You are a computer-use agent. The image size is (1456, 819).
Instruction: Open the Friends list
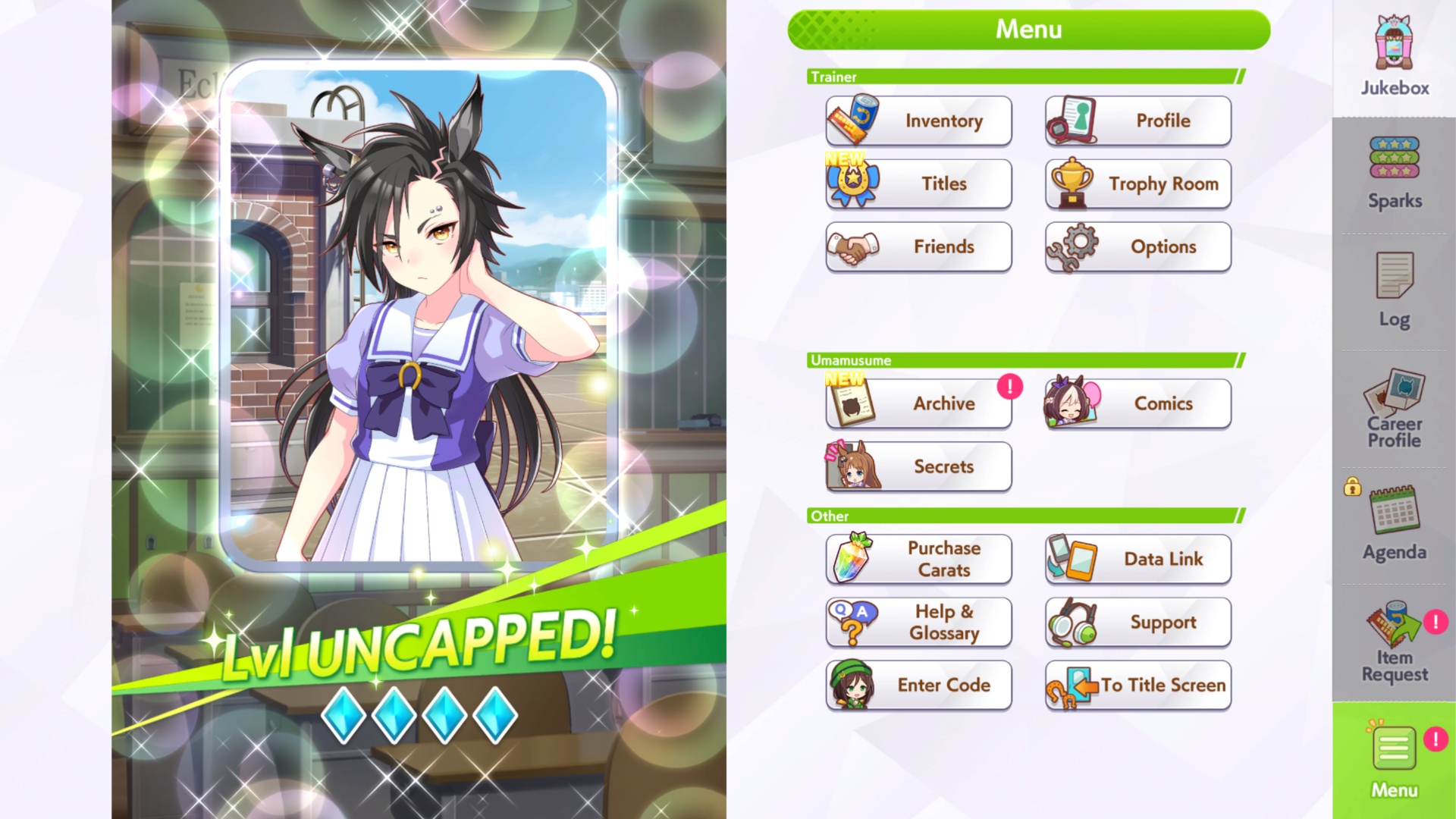[x=918, y=246]
